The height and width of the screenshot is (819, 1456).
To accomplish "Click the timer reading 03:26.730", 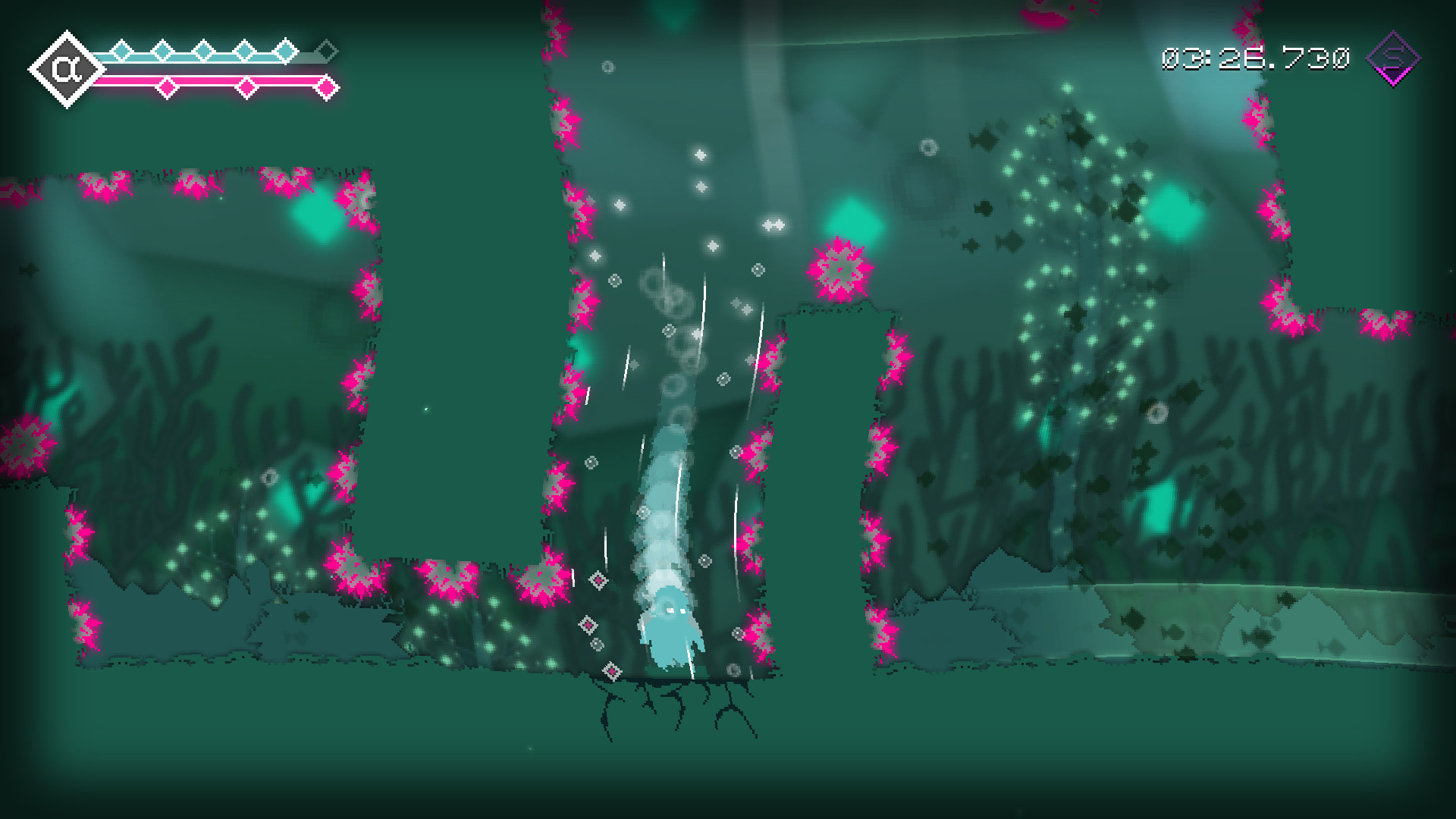I will pyautogui.click(x=1255, y=58).
